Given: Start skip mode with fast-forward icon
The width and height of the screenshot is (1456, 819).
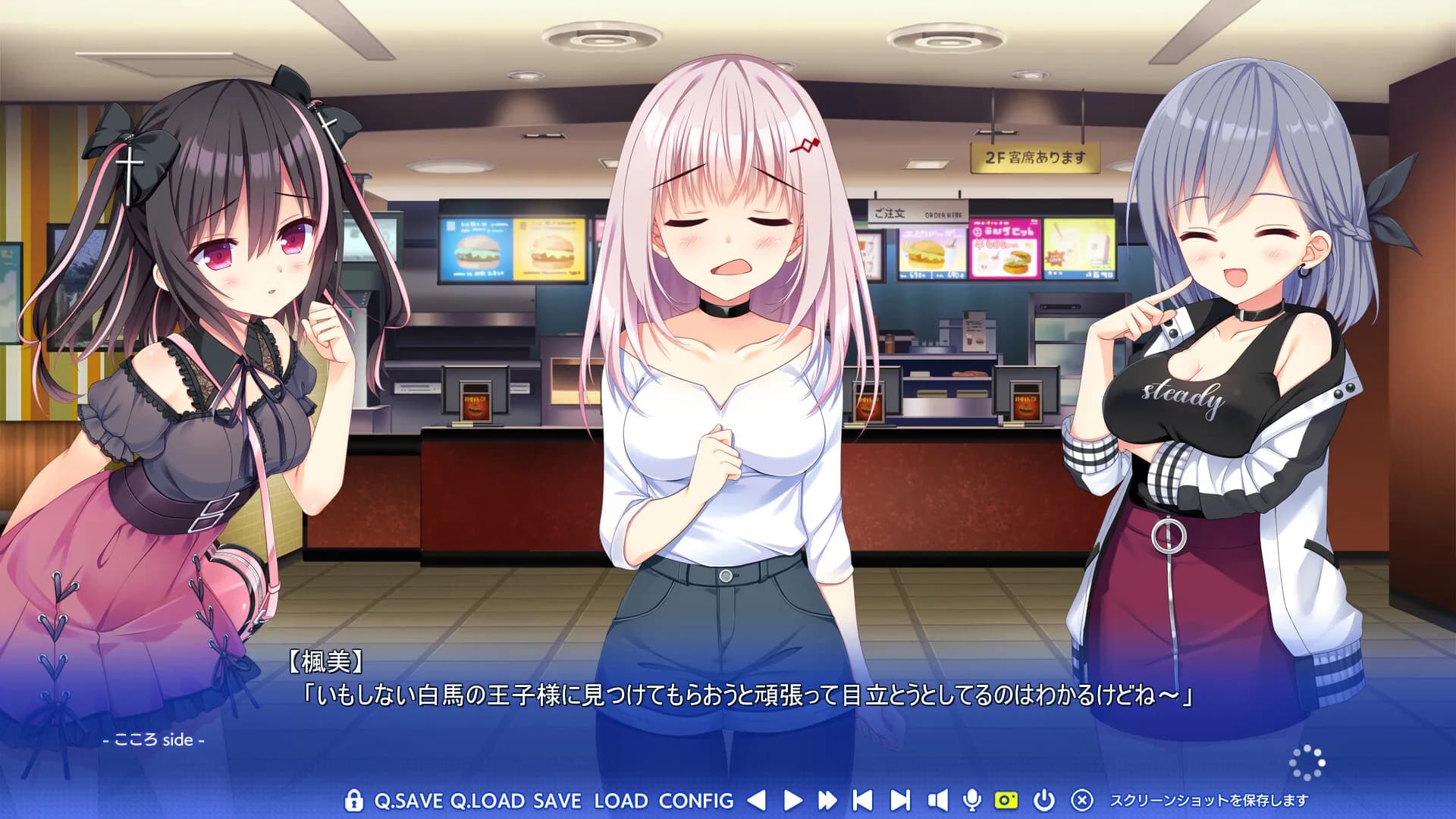Looking at the screenshot, I should coord(827,800).
